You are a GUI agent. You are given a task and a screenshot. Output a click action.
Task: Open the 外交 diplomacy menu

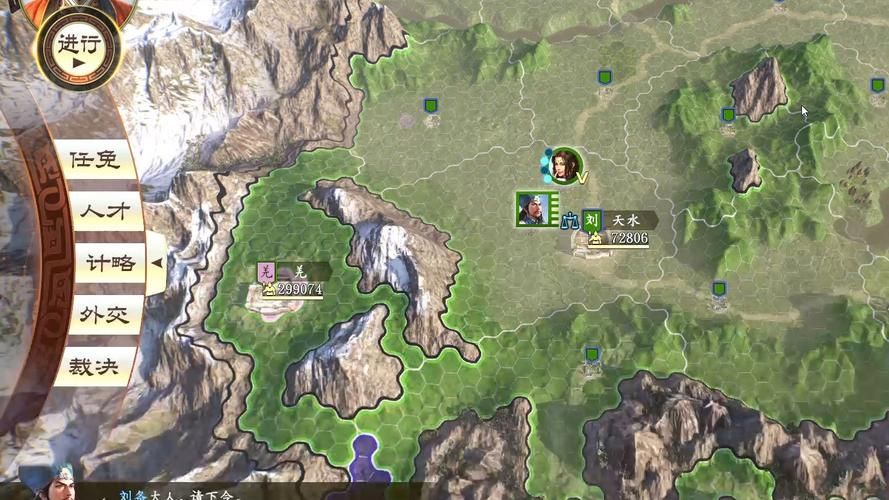105,315
